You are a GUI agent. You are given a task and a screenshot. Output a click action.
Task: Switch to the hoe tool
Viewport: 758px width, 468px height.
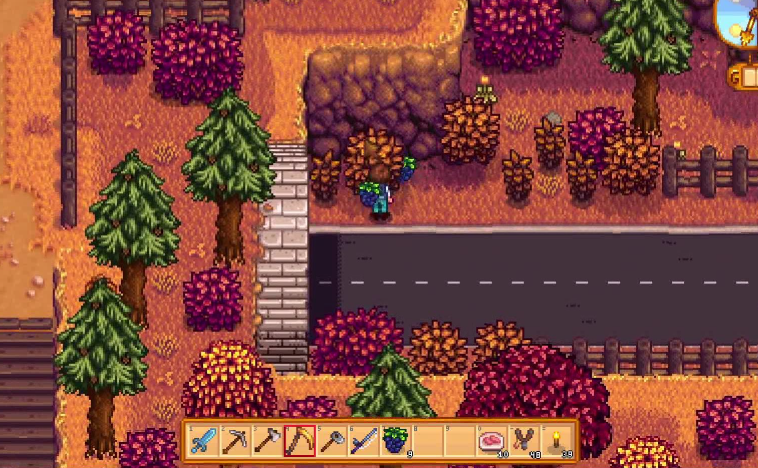click(331, 440)
